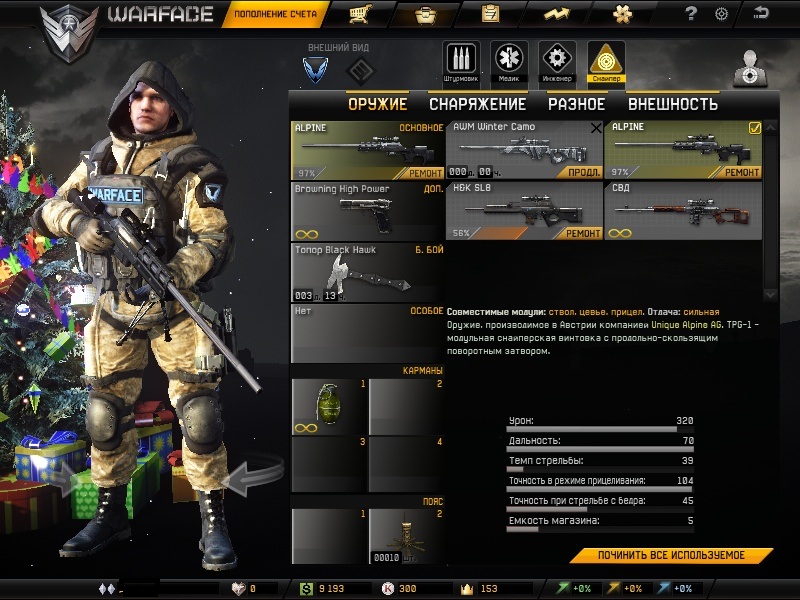Open the shop cart icon
Viewport: 800px width, 600px height.
[x=357, y=14]
